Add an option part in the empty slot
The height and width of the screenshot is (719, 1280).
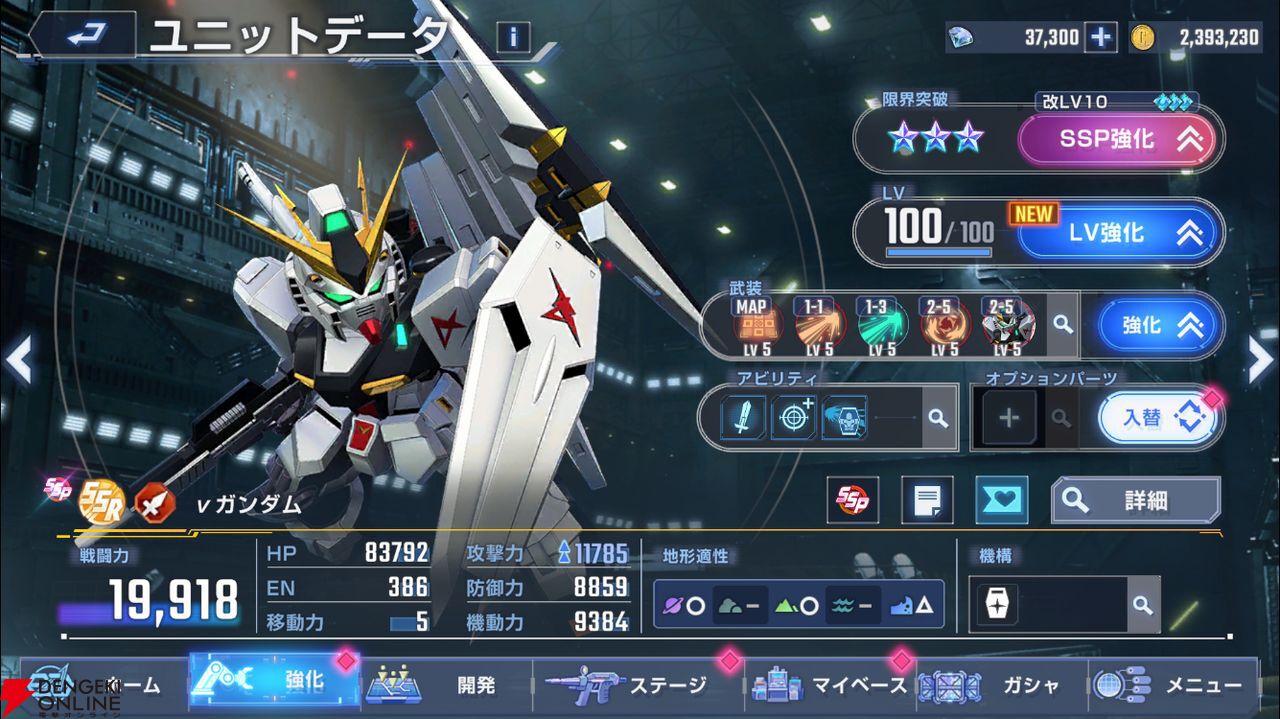pyautogui.click(x=1009, y=417)
